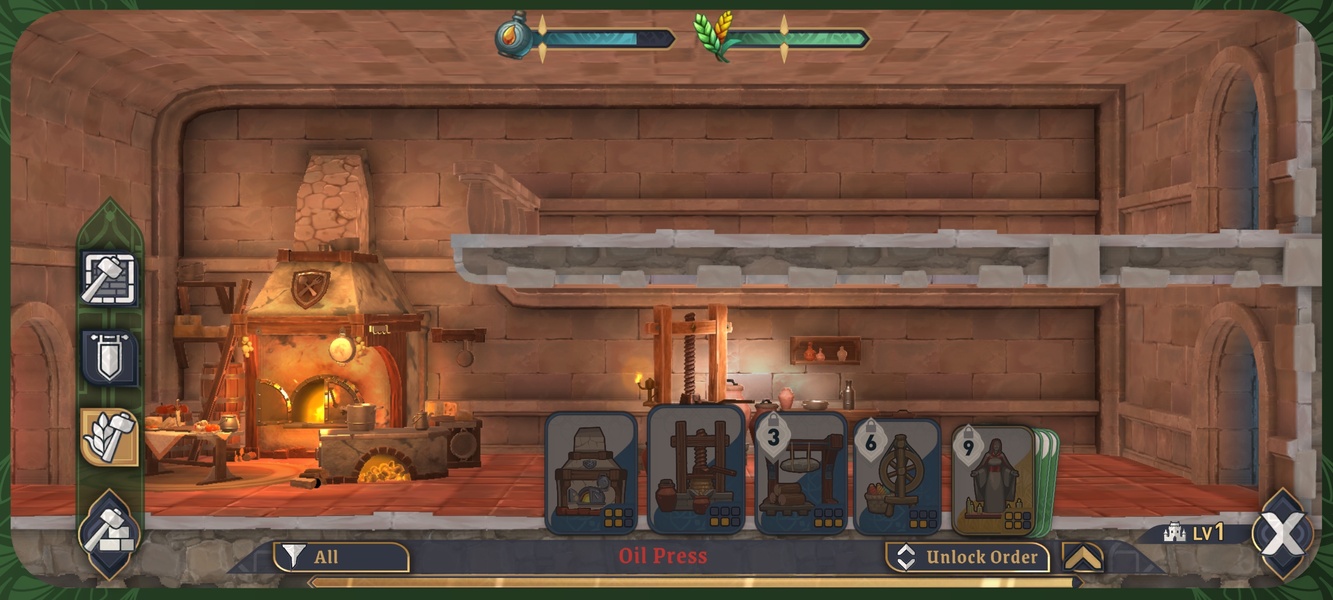This screenshot has height=600, width=1333.
Task: Switch to the banner shield category
Action: coord(110,358)
